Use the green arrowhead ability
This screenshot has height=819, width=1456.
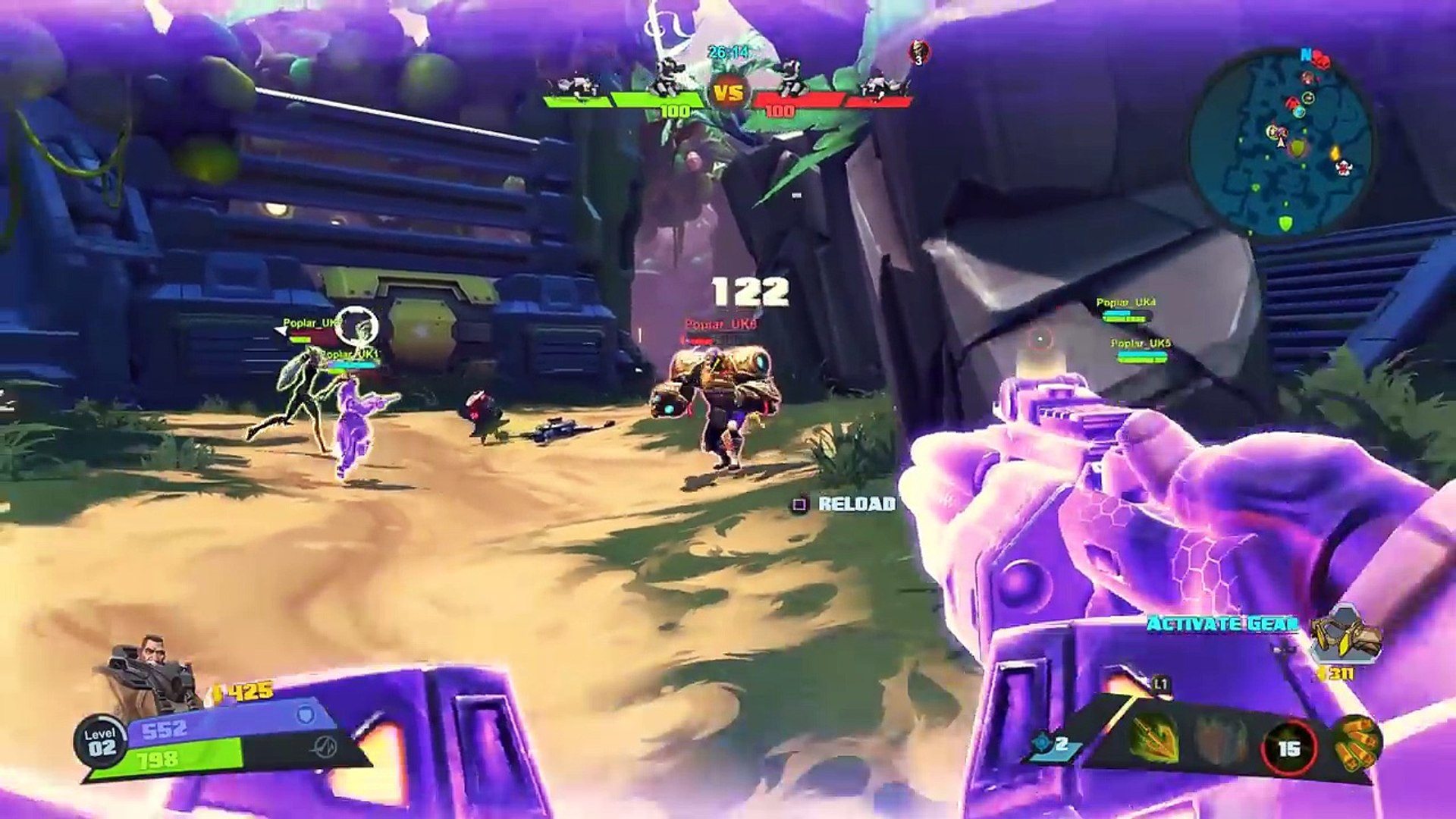(1154, 738)
